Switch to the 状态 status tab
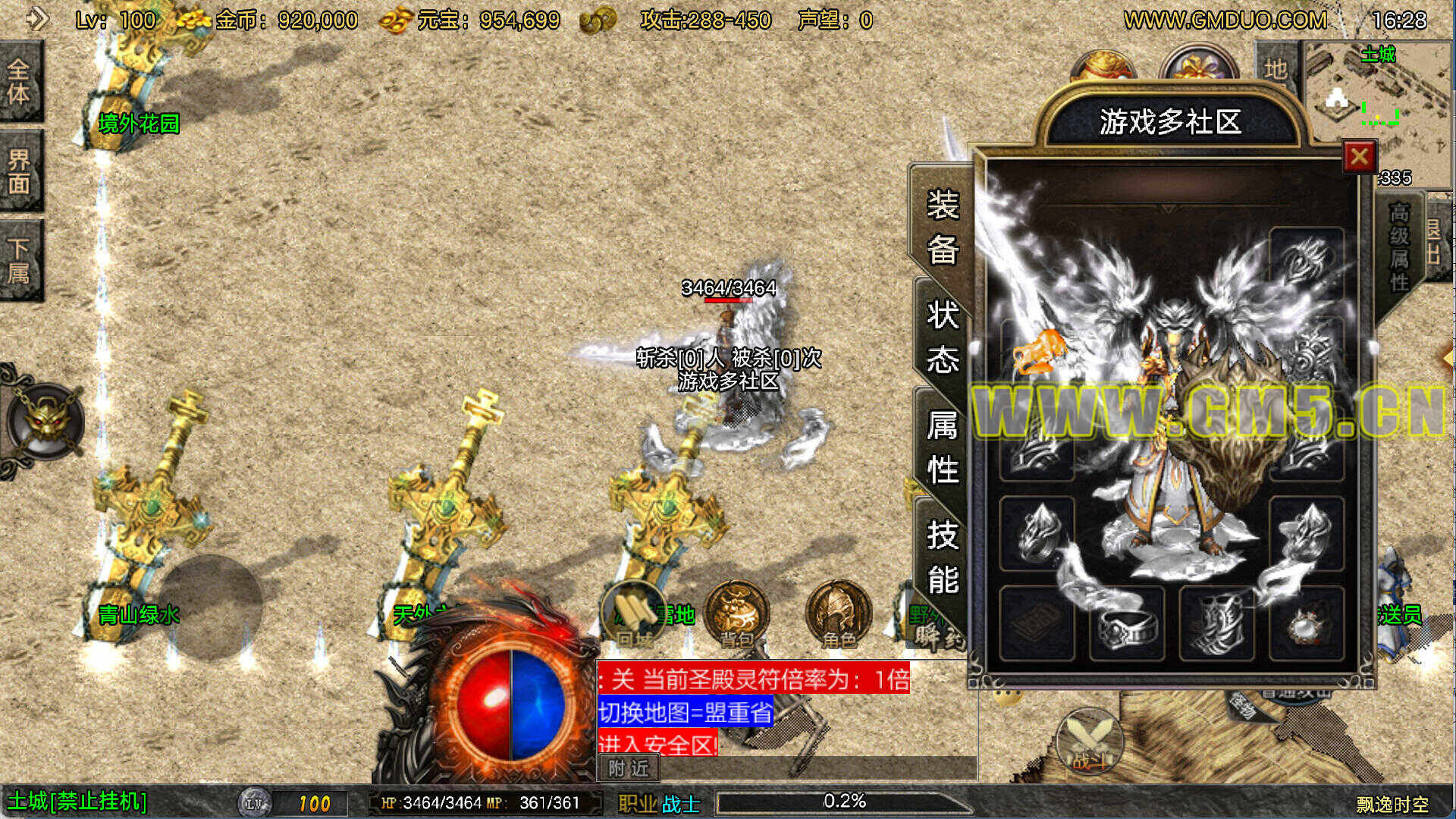The image size is (1456, 819). pos(943,336)
